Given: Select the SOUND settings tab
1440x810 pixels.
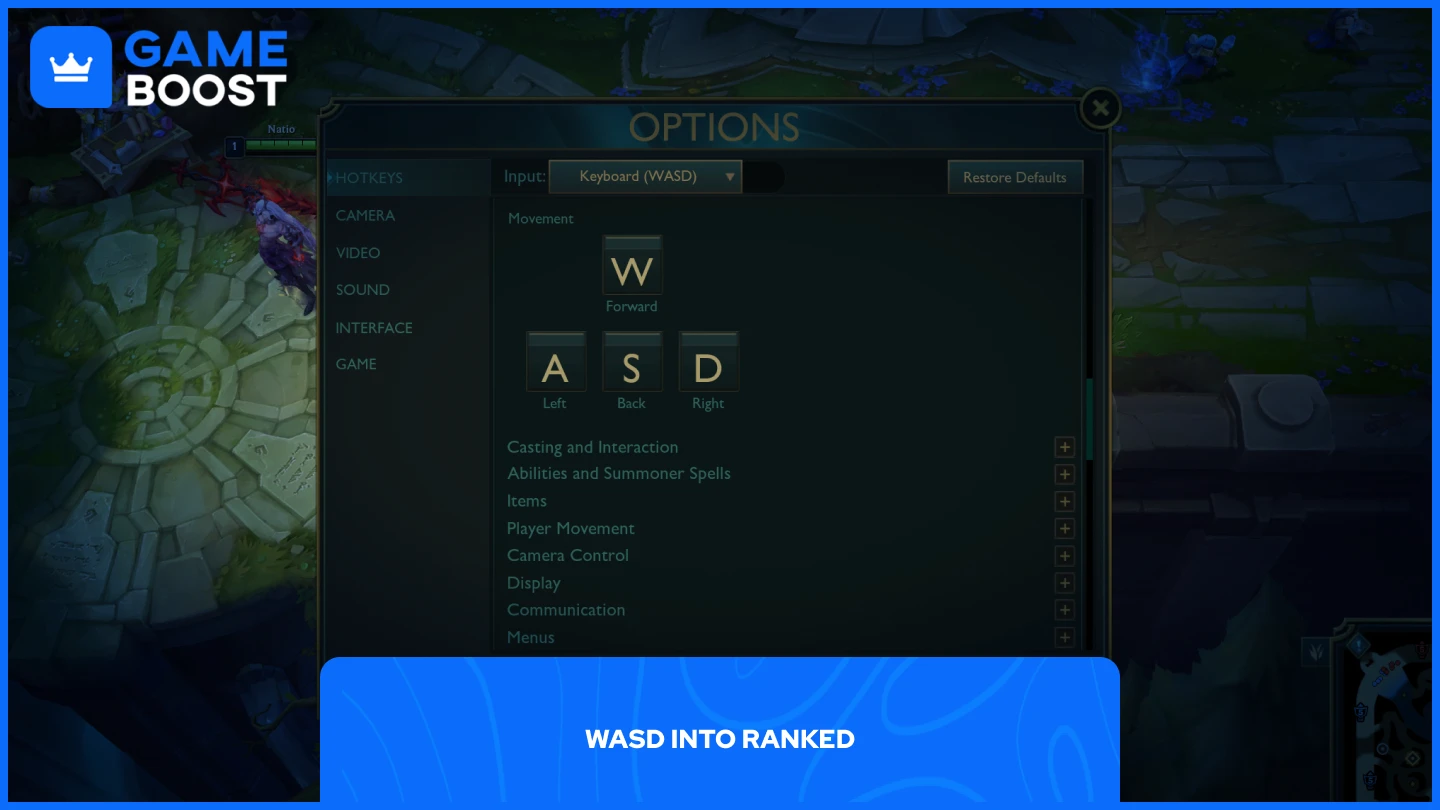Looking at the screenshot, I should (x=362, y=289).
